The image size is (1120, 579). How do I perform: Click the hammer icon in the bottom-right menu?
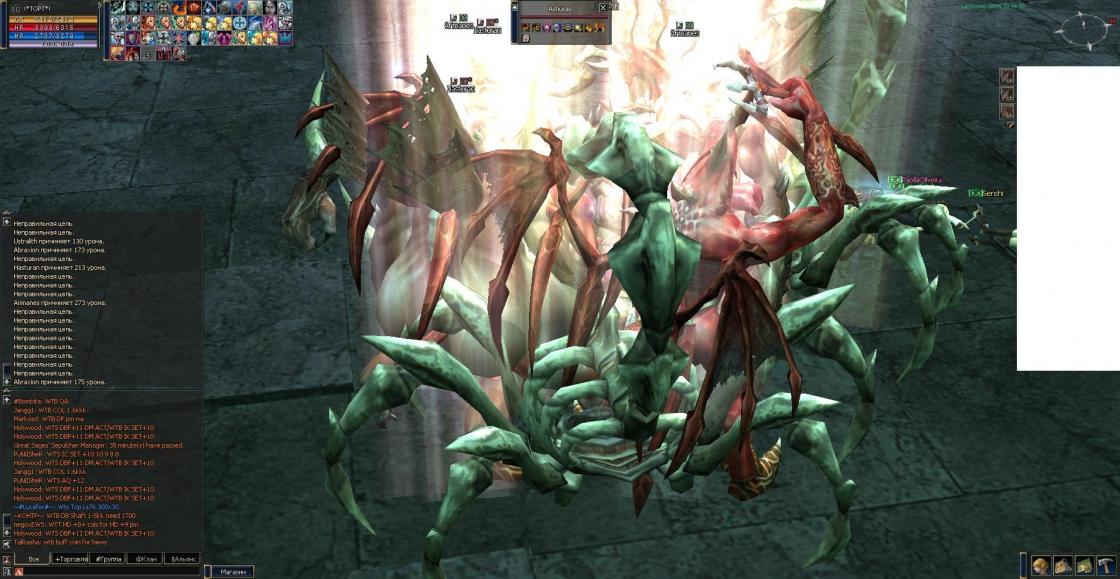click(1107, 566)
